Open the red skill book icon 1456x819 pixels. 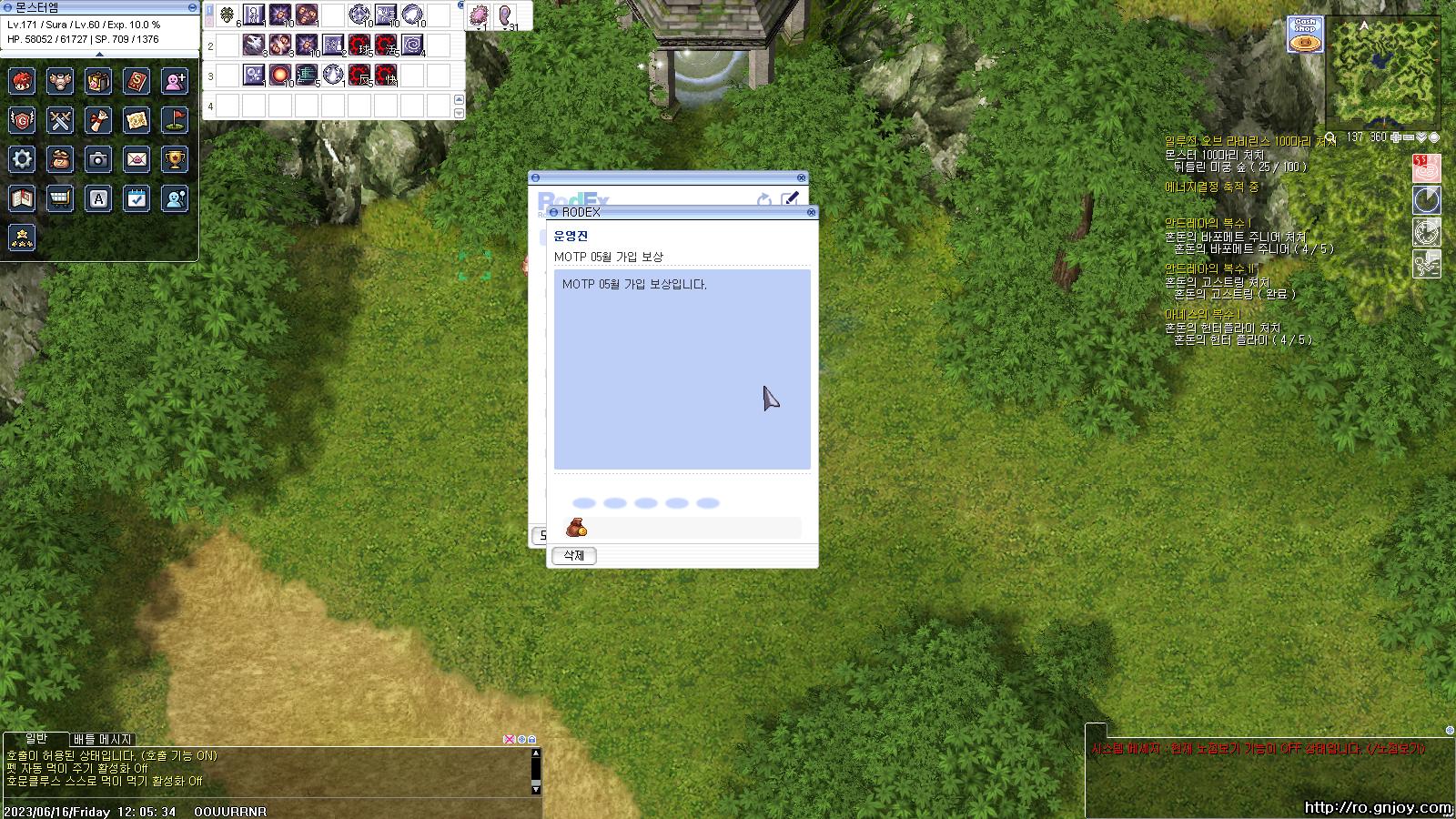pos(136,81)
